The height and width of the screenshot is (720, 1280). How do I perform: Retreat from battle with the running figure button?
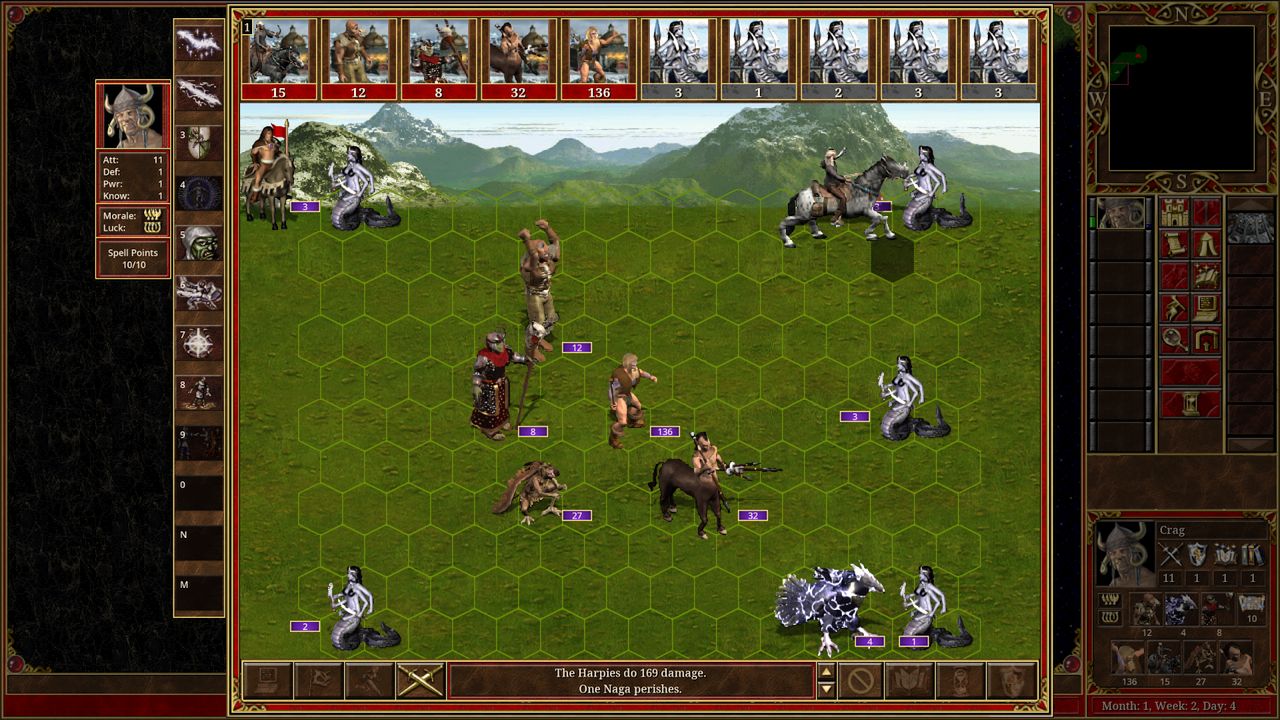369,681
